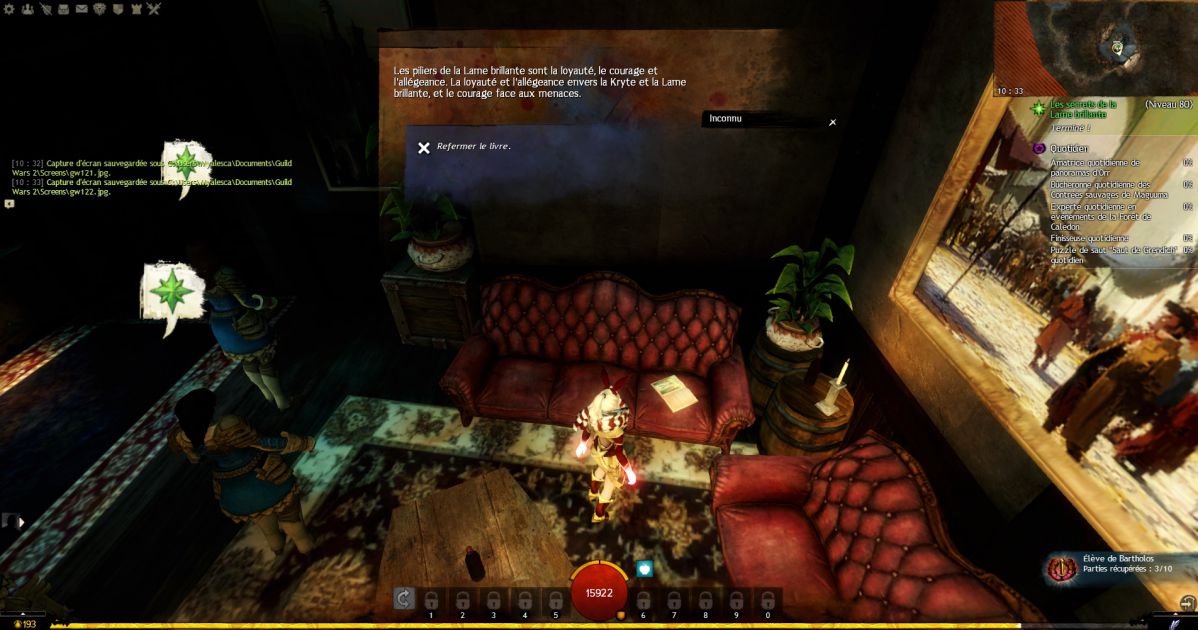The image size is (1198, 630).
Task: Open the contacts and friends panel
Action: (27, 9)
